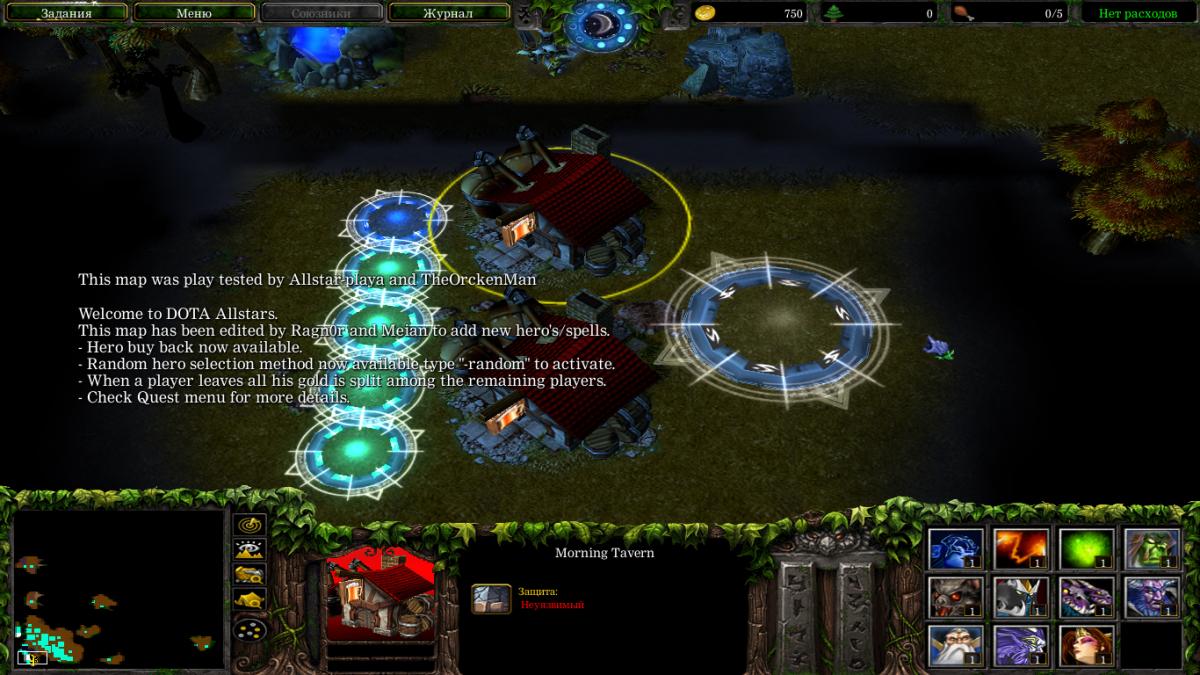Open the Журнал log button
1200x675 pixels.
447,14
